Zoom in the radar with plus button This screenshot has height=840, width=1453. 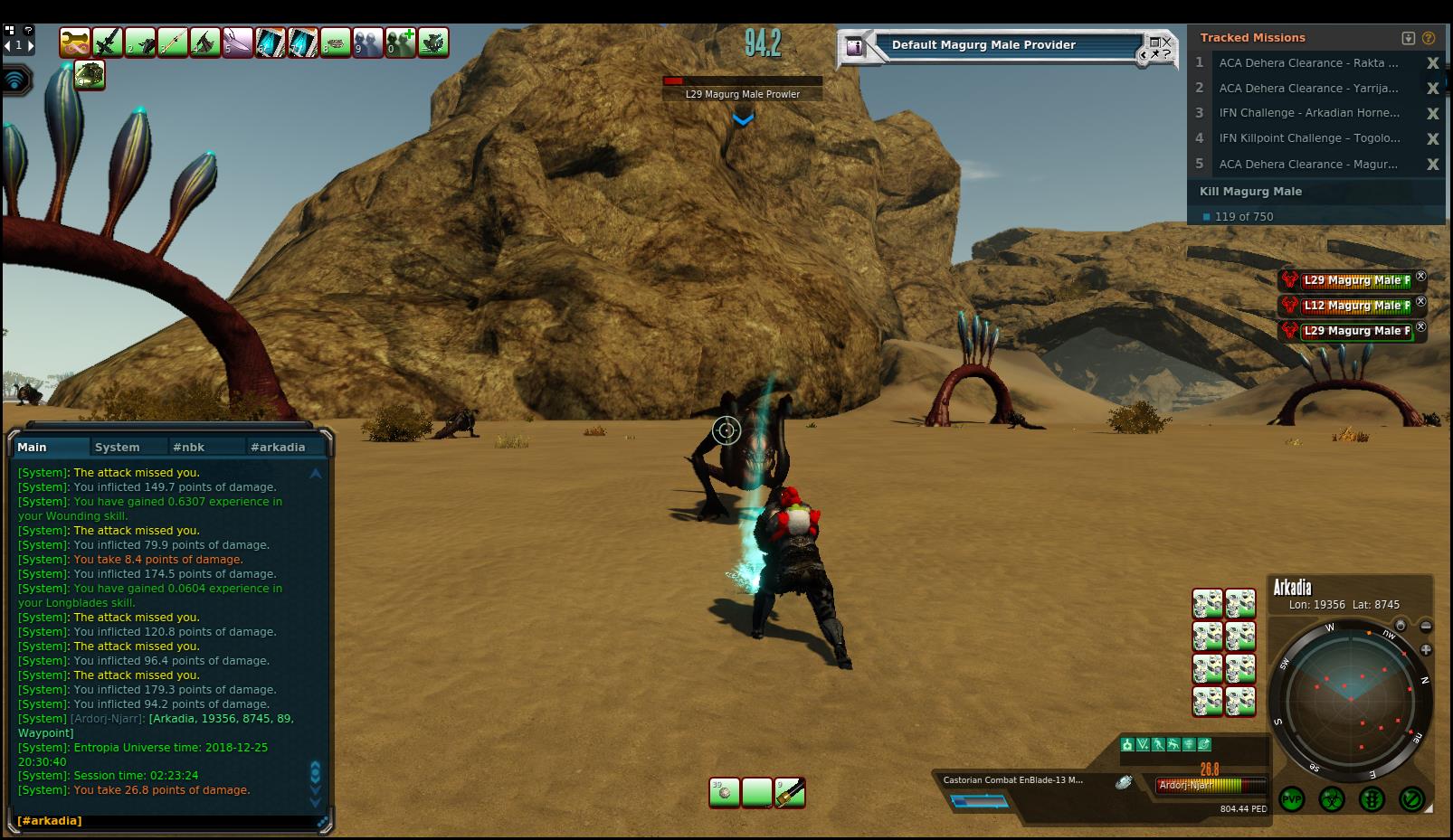1426,649
